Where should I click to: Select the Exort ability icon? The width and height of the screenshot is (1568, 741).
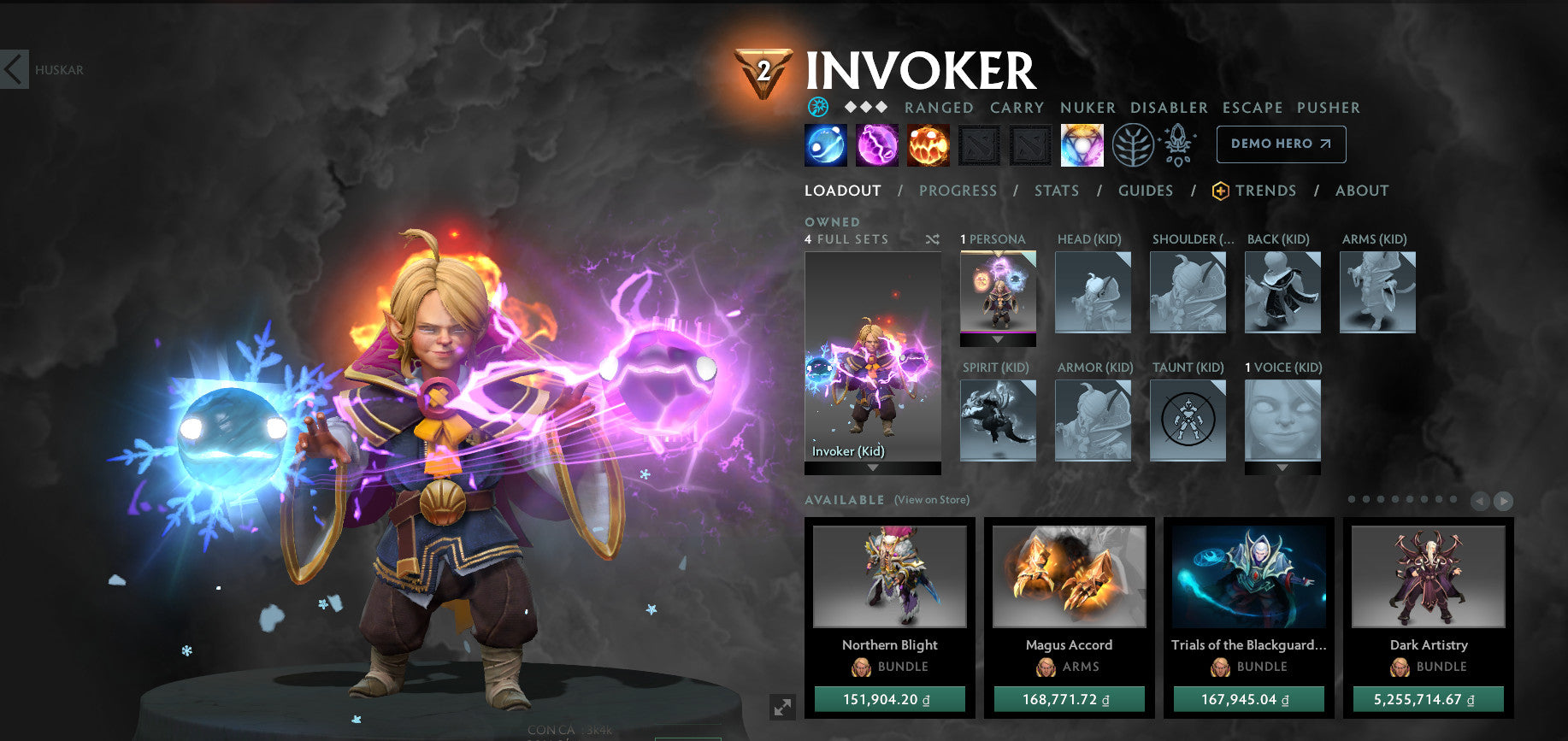click(928, 144)
